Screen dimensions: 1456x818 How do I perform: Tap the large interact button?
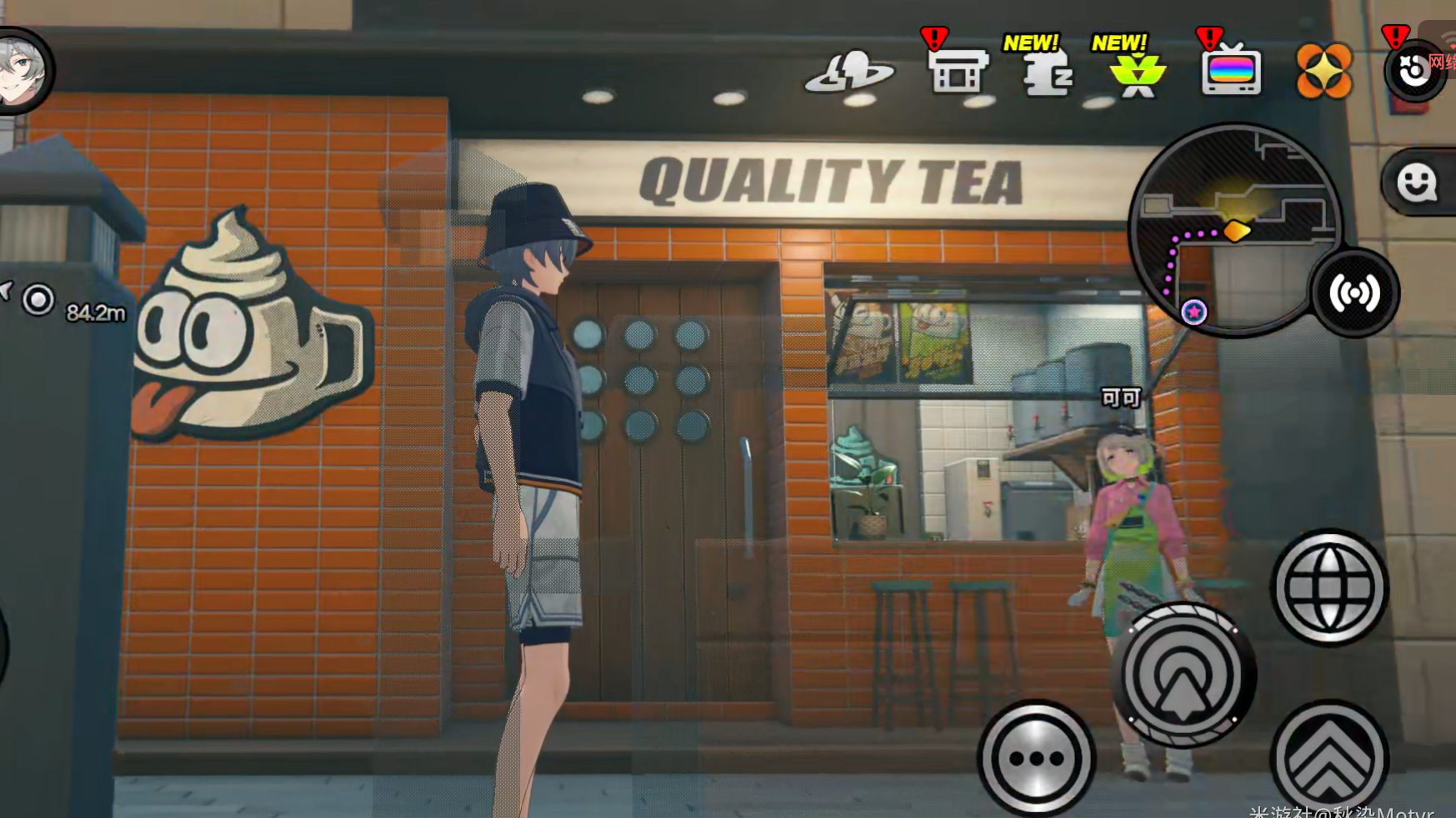tap(1183, 675)
